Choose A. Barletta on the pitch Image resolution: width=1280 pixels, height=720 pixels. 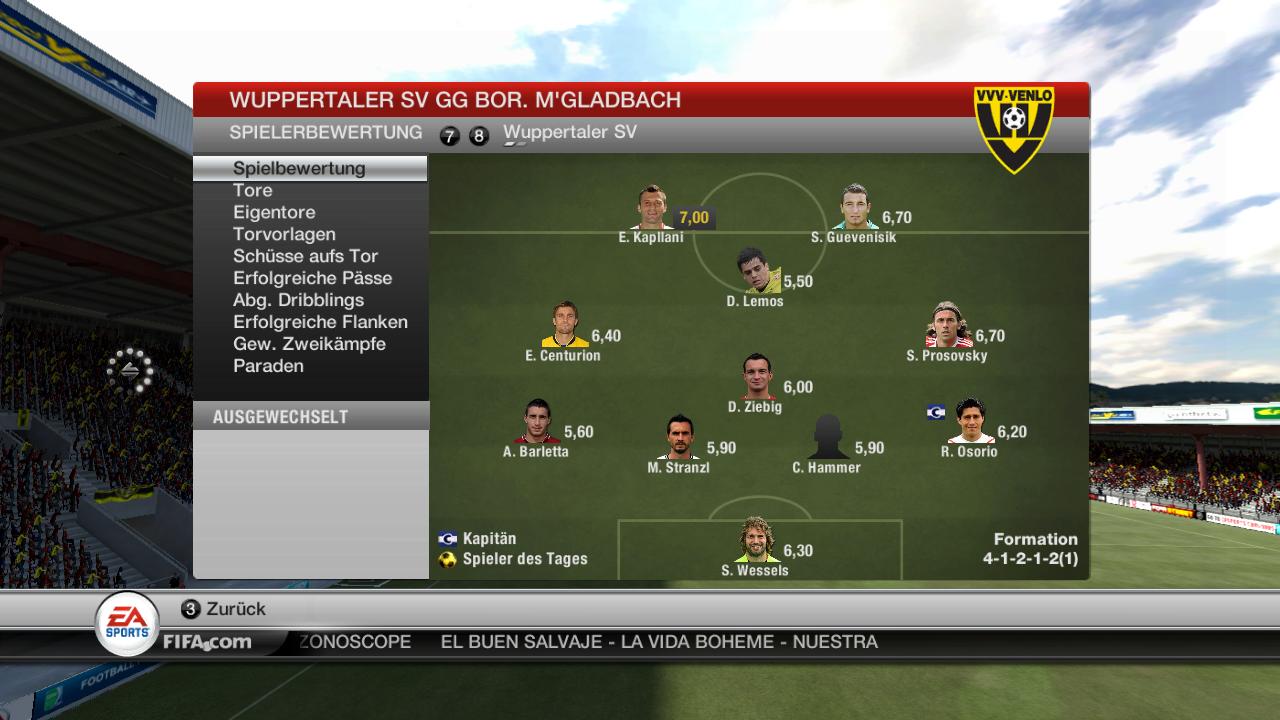(x=537, y=422)
